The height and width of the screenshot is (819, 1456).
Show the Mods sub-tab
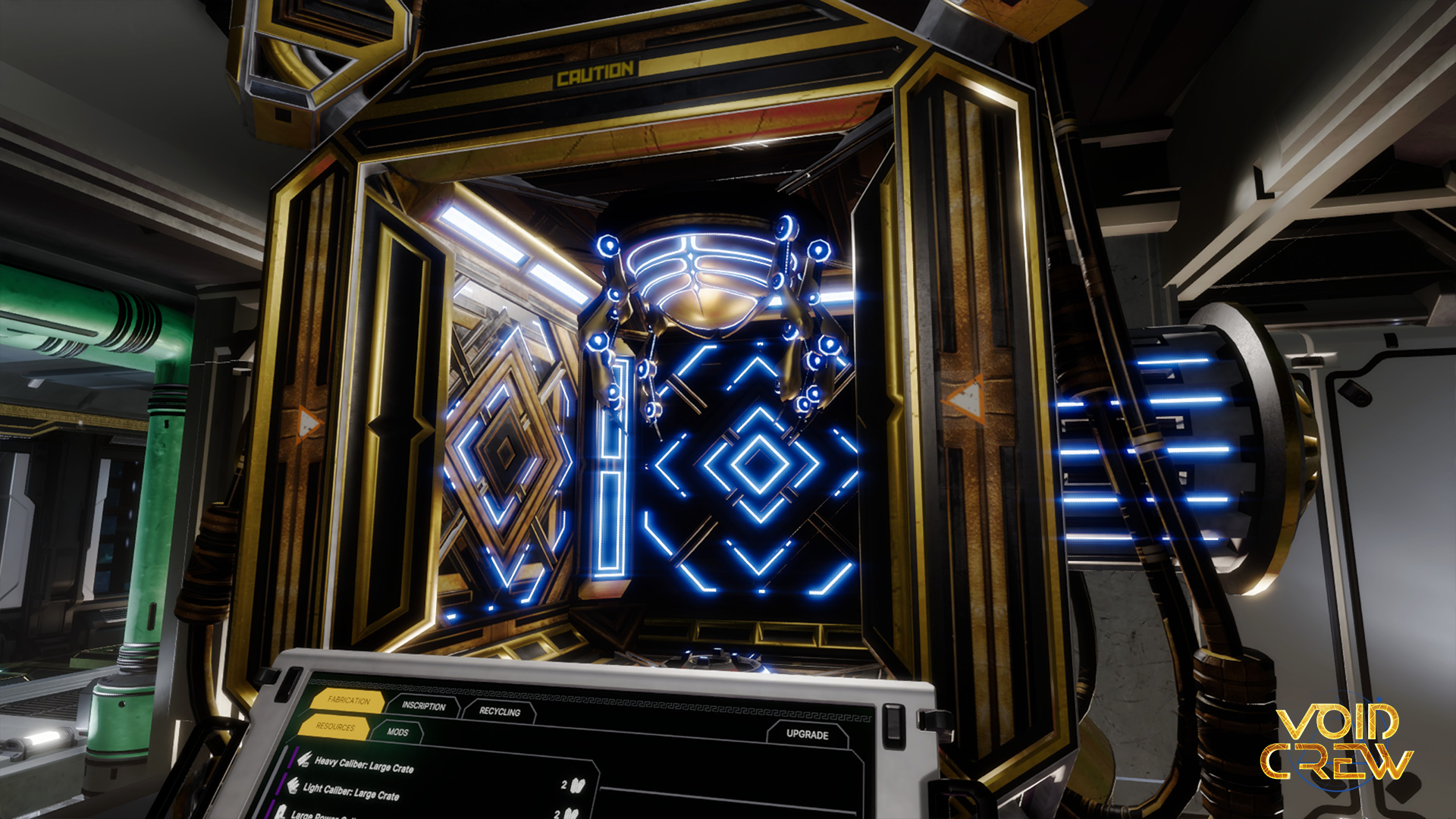coord(397,732)
